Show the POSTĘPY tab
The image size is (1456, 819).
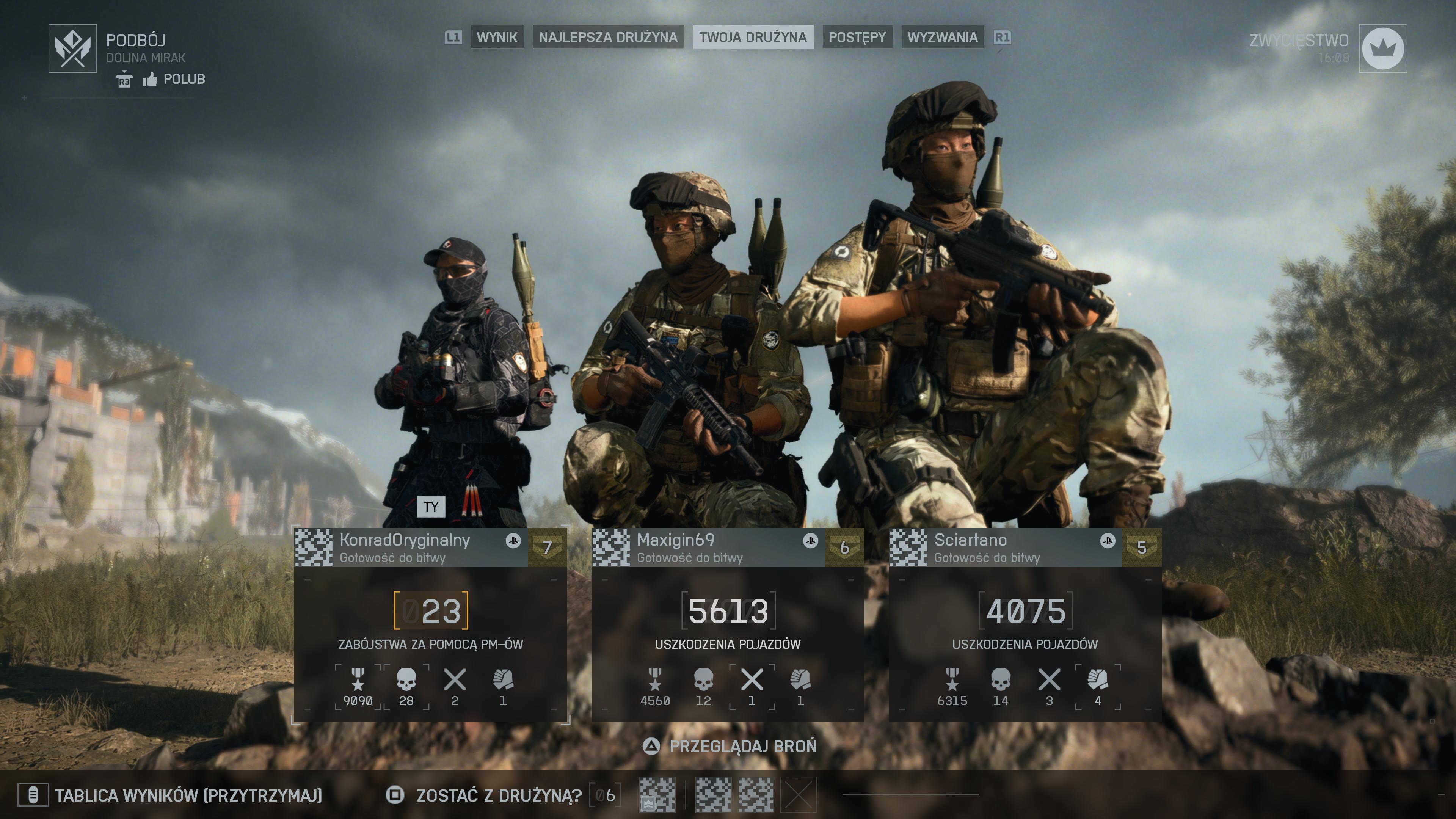pyautogui.click(x=857, y=37)
